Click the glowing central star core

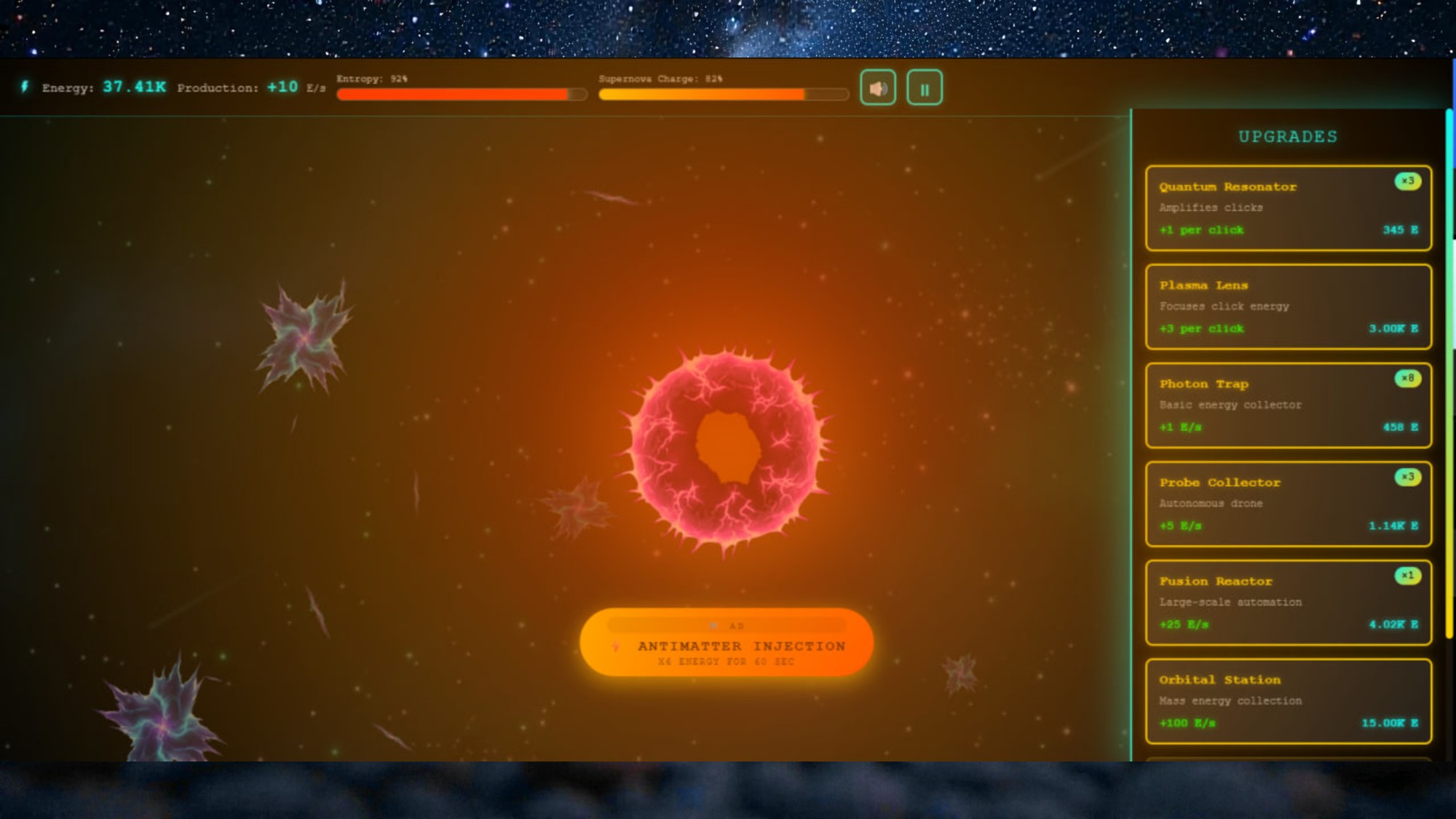(x=728, y=444)
